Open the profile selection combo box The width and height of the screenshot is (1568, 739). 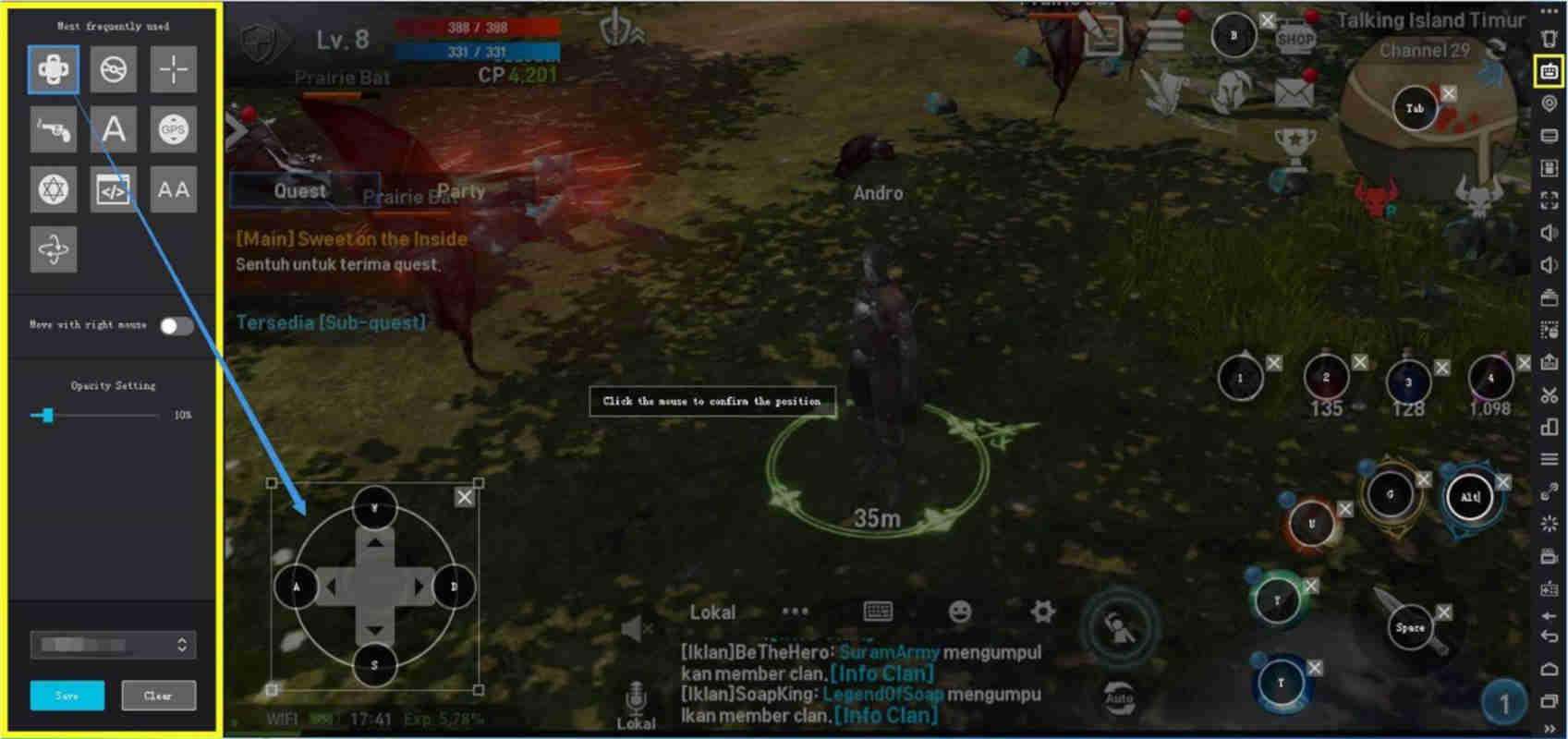coord(111,645)
